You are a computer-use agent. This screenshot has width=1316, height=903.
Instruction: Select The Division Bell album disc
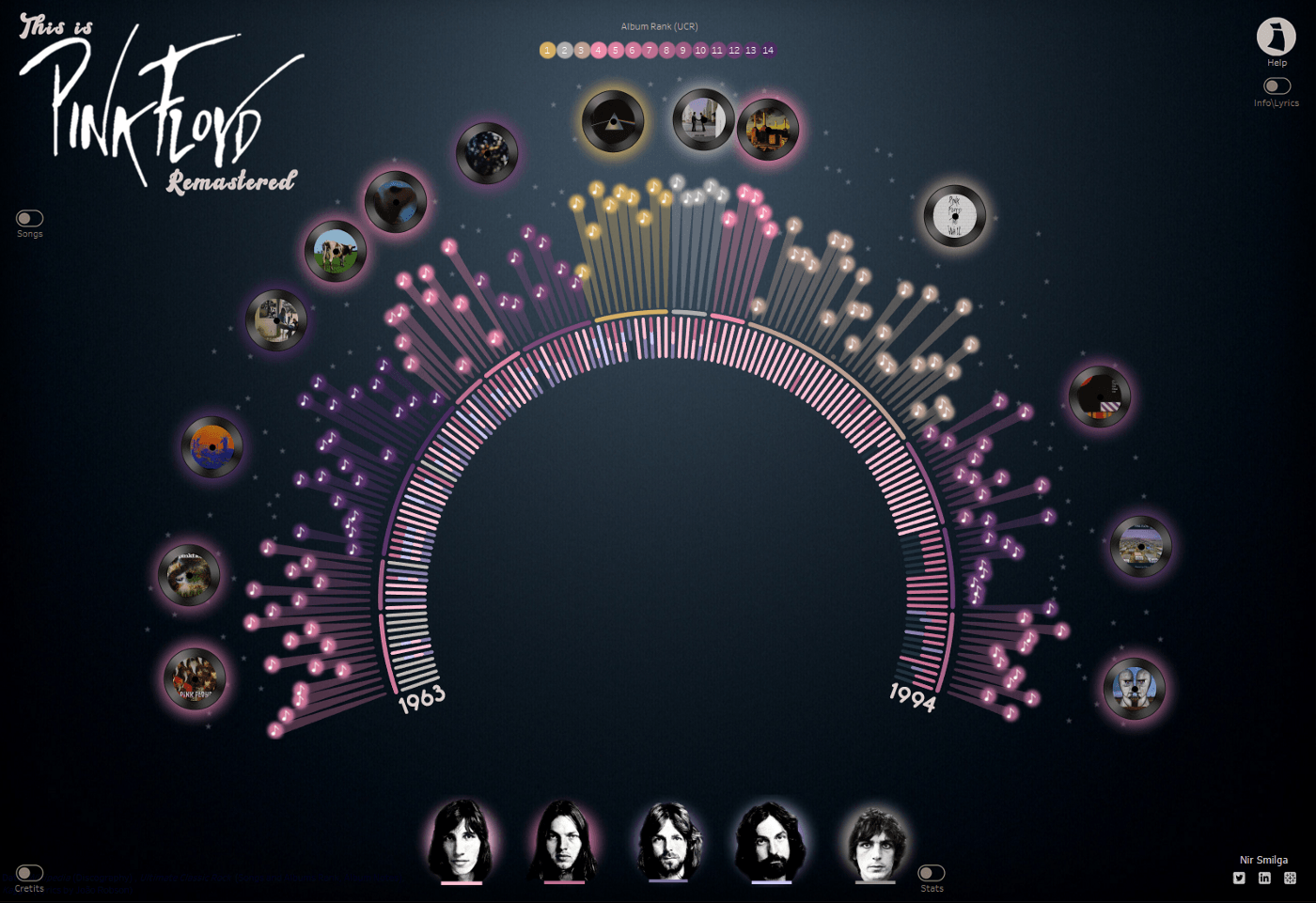coord(1135,689)
